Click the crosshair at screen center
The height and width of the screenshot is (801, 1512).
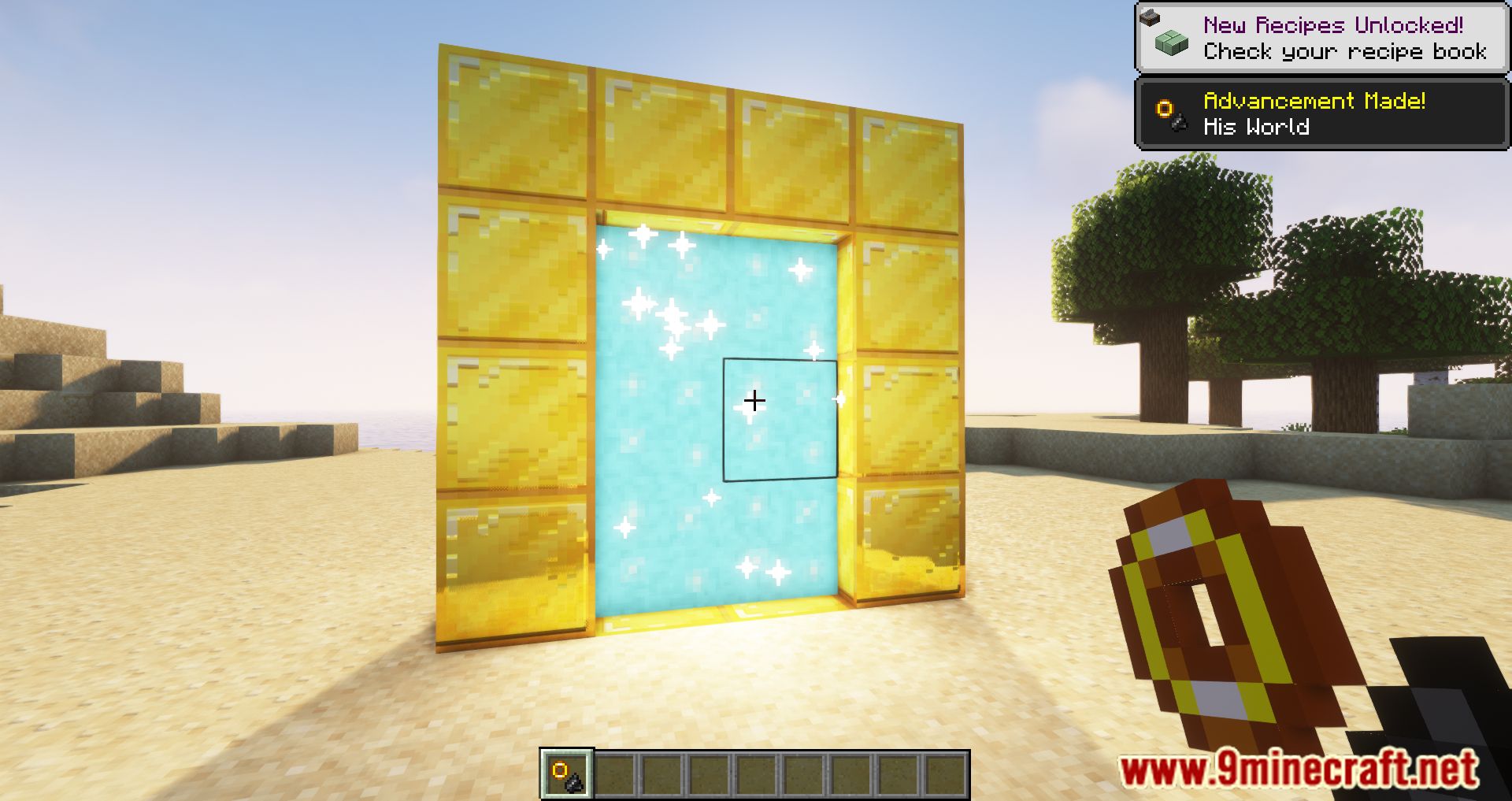tap(755, 401)
